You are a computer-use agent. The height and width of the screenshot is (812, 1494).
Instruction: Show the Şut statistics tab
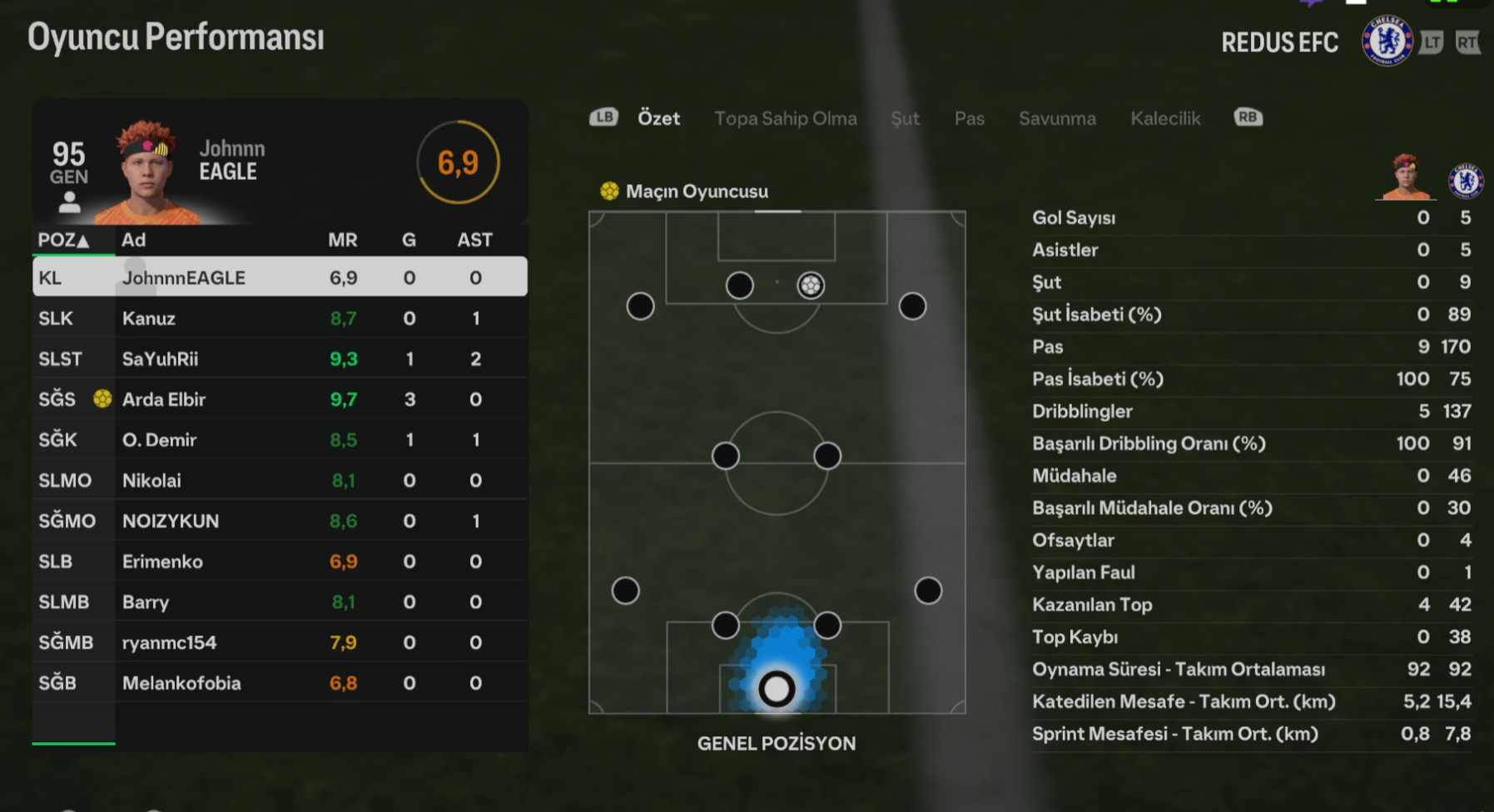[x=905, y=118]
